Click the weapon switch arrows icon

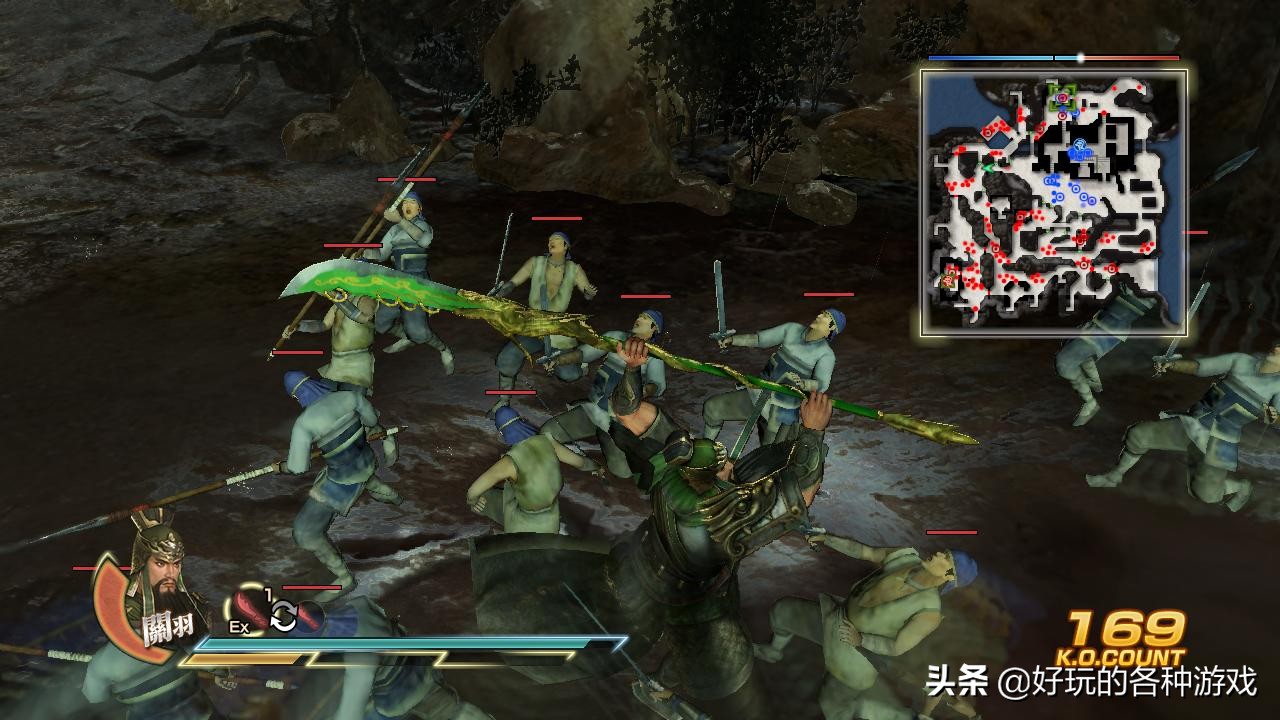click(x=284, y=617)
